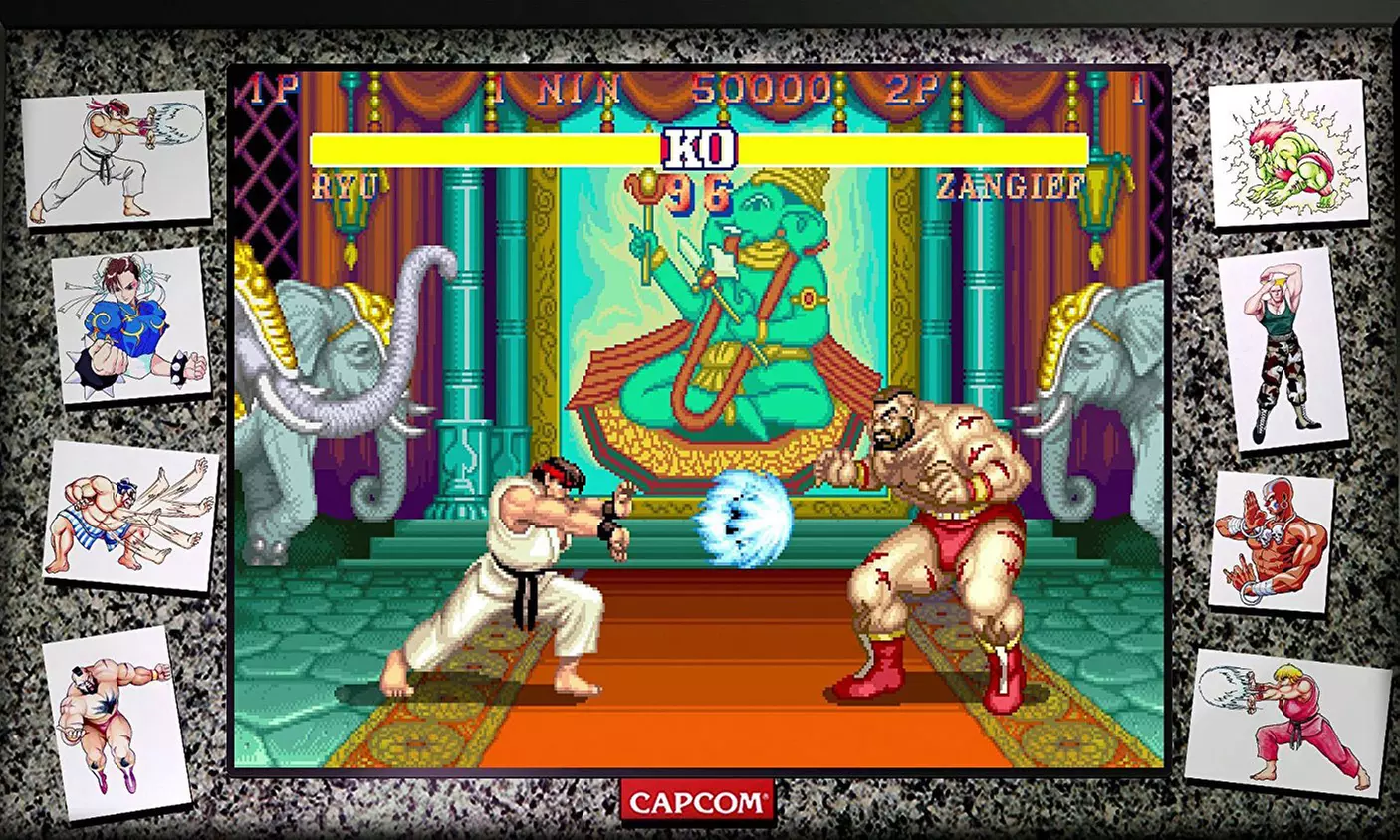Viewport: 1400px width, 840px height.
Task: Click the KO emblem between health bars
Action: pos(697,145)
